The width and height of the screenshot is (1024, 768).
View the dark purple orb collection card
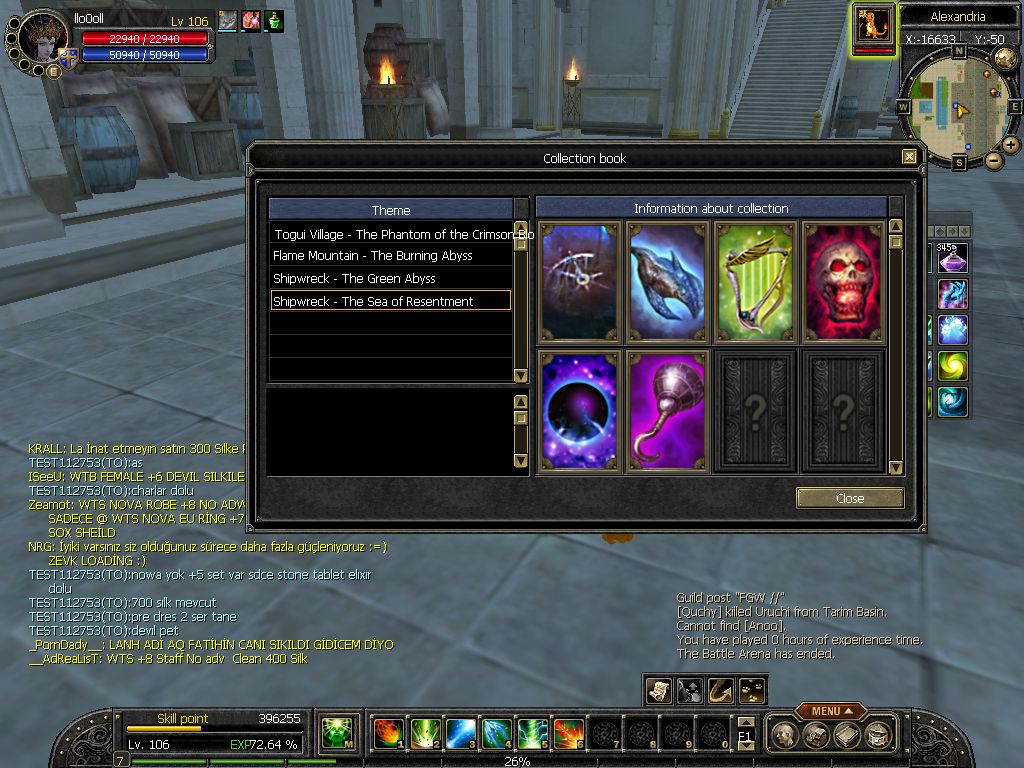tap(579, 410)
